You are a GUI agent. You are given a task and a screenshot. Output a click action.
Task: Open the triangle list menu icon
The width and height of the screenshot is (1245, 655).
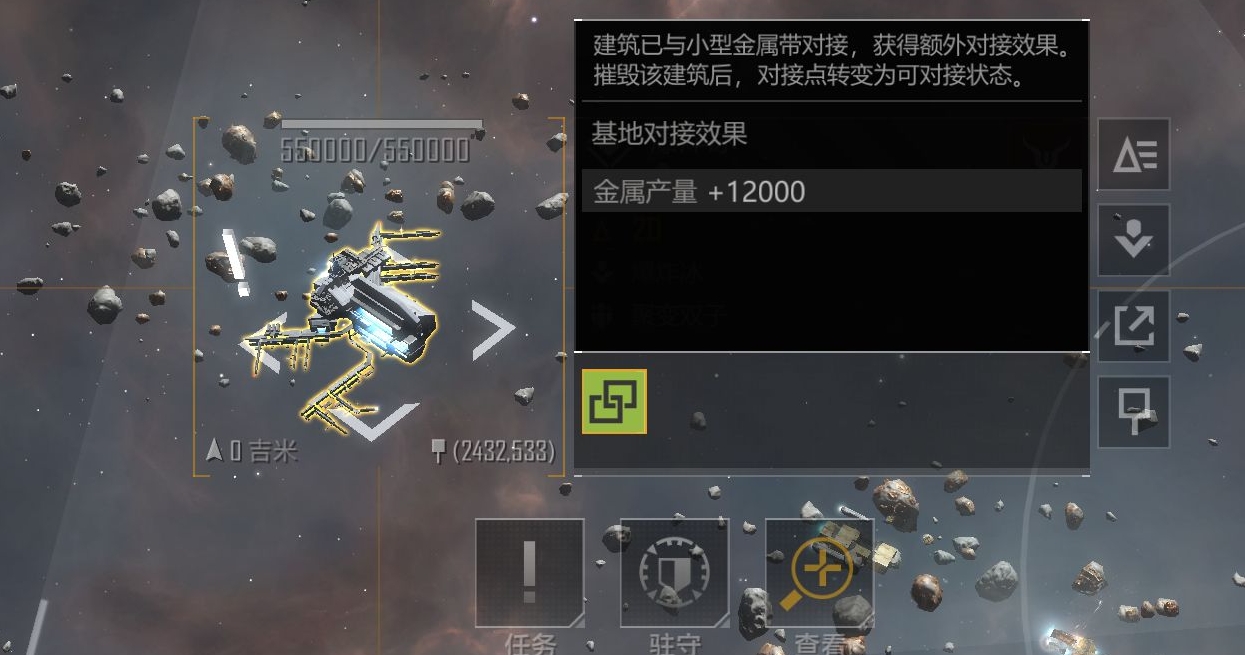click(1134, 154)
